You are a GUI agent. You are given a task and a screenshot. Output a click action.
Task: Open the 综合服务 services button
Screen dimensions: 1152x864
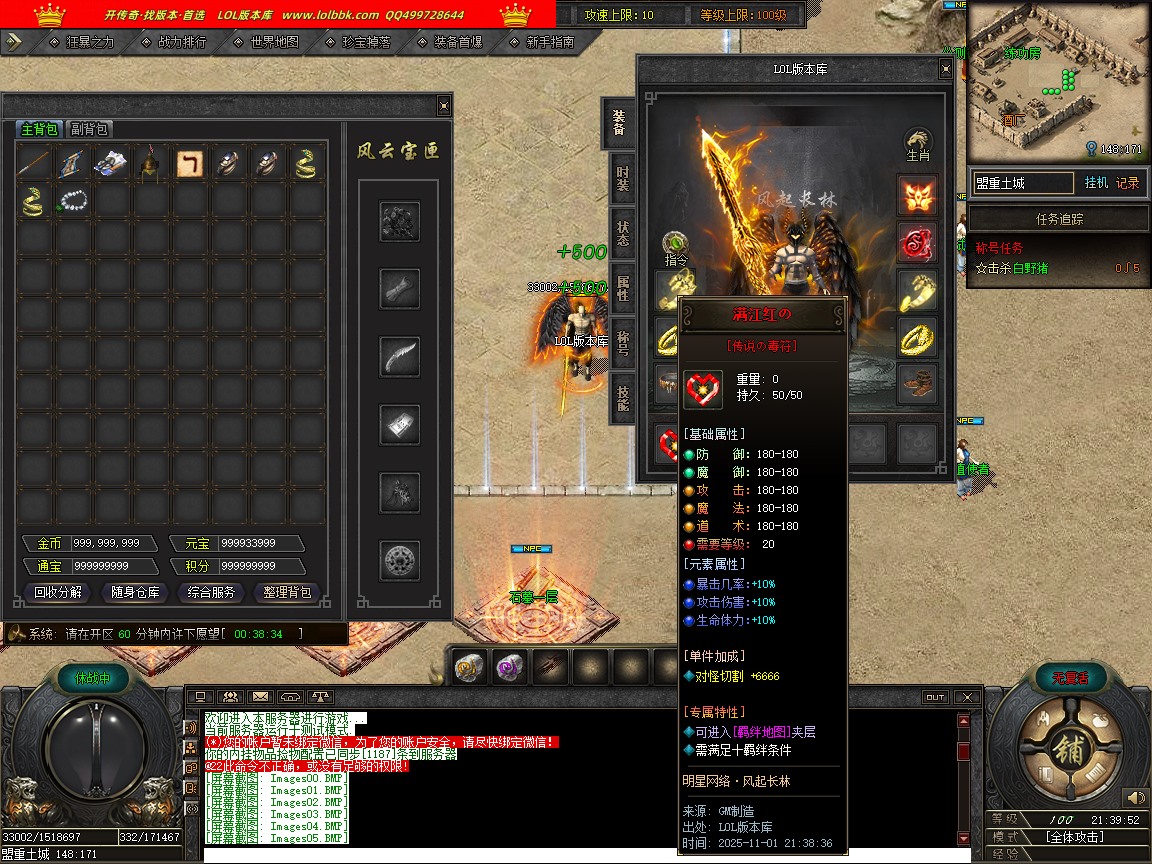tap(212, 592)
